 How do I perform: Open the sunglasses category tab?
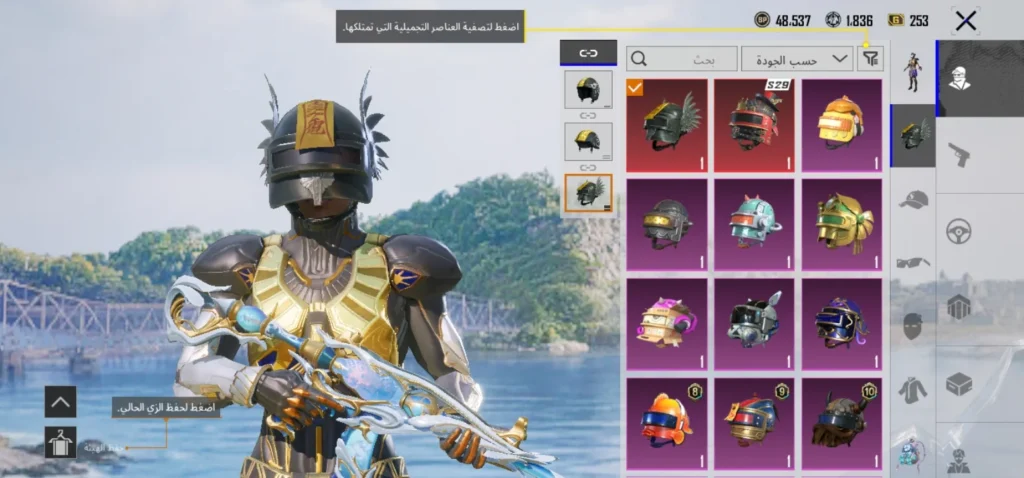[912, 262]
